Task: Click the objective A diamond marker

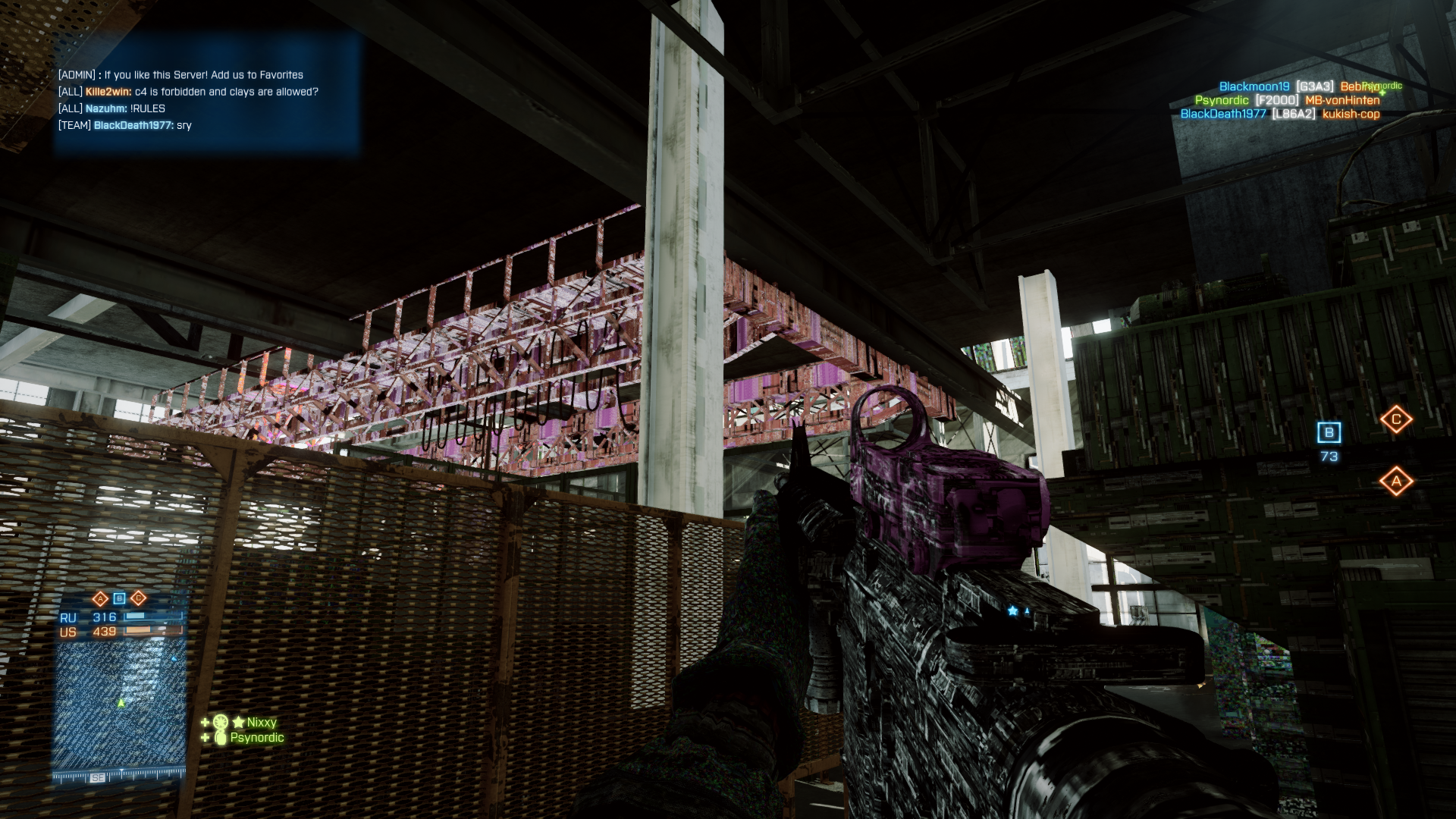Action: [x=1395, y=481]
